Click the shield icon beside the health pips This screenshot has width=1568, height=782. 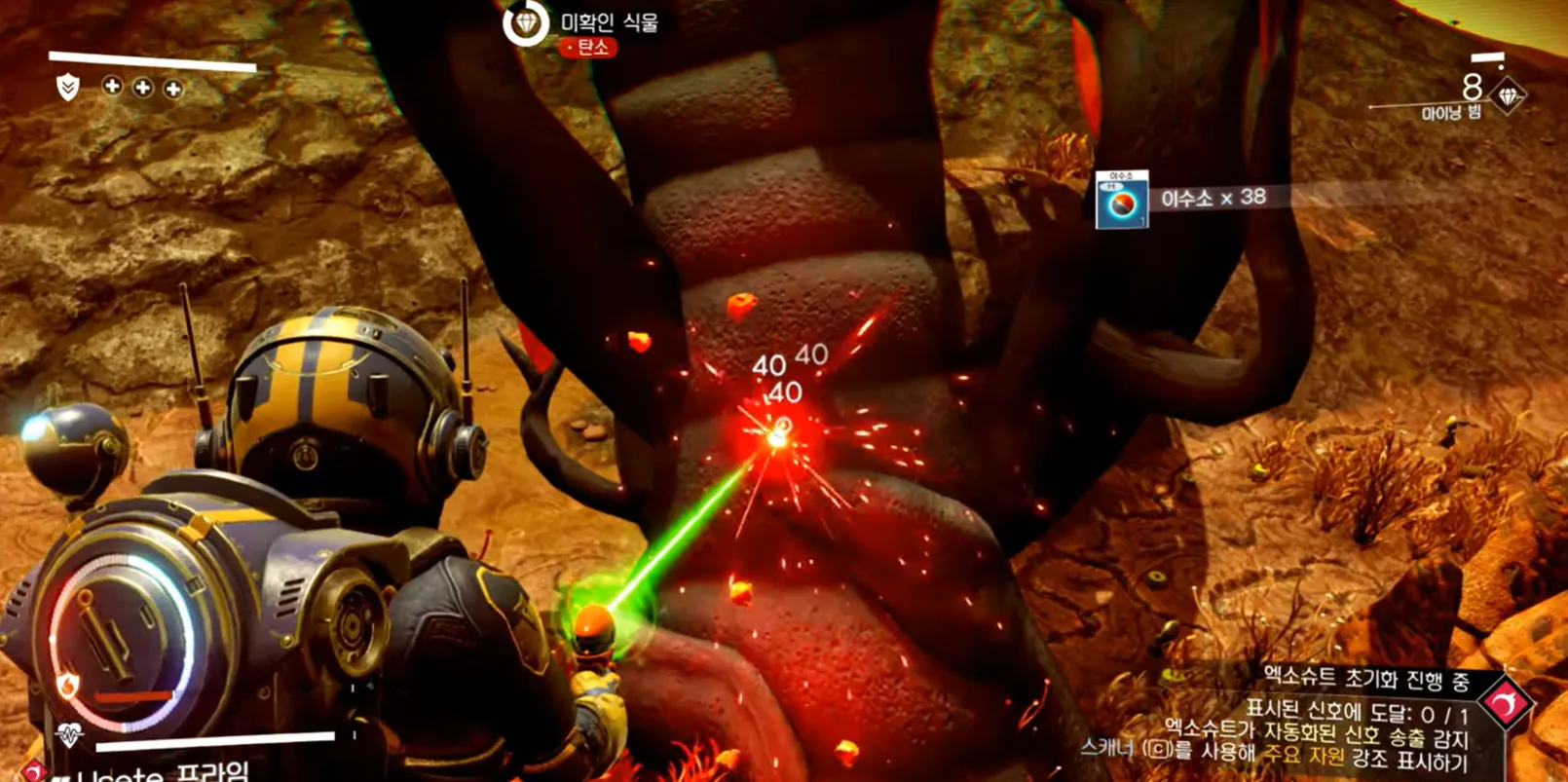point(67,88)
